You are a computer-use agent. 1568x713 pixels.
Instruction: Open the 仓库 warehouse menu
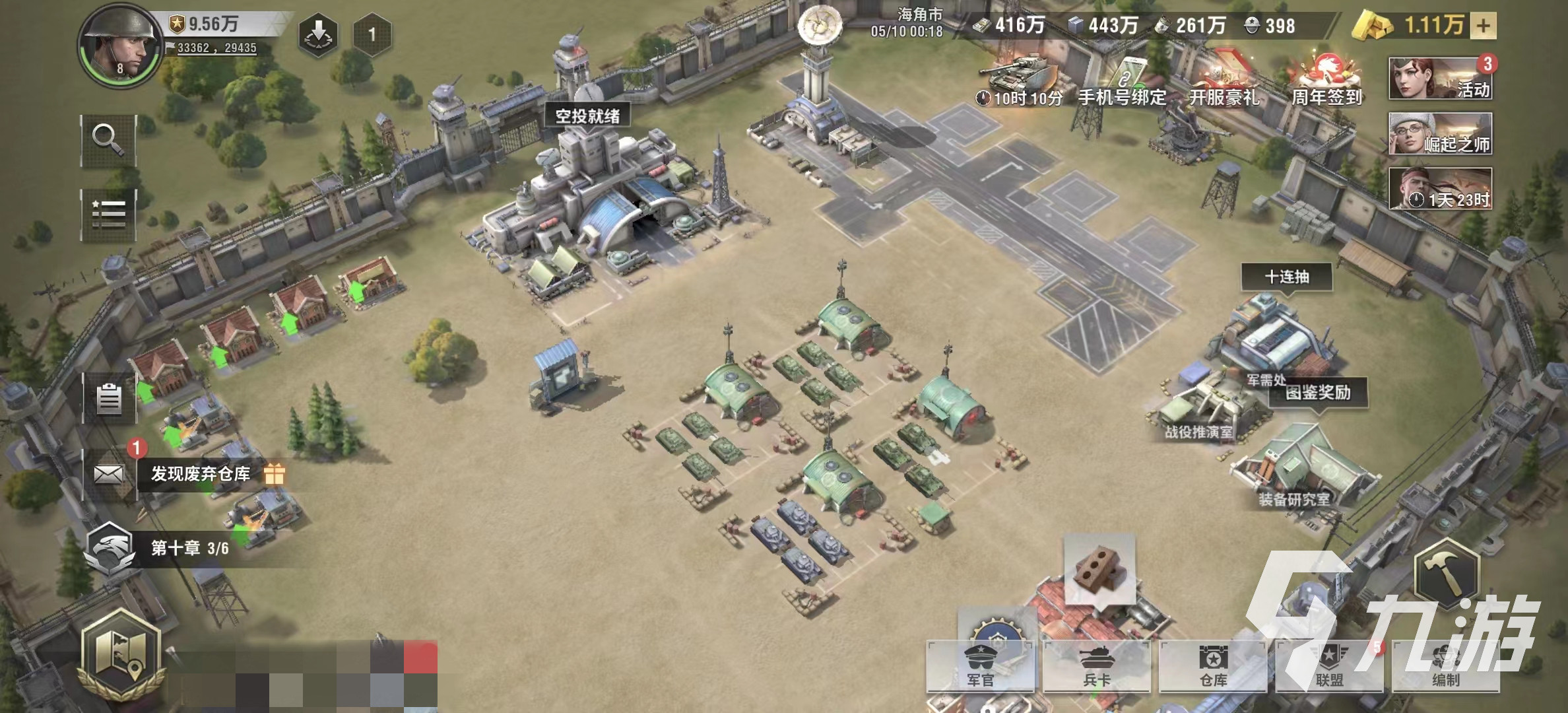(1213, 667)
